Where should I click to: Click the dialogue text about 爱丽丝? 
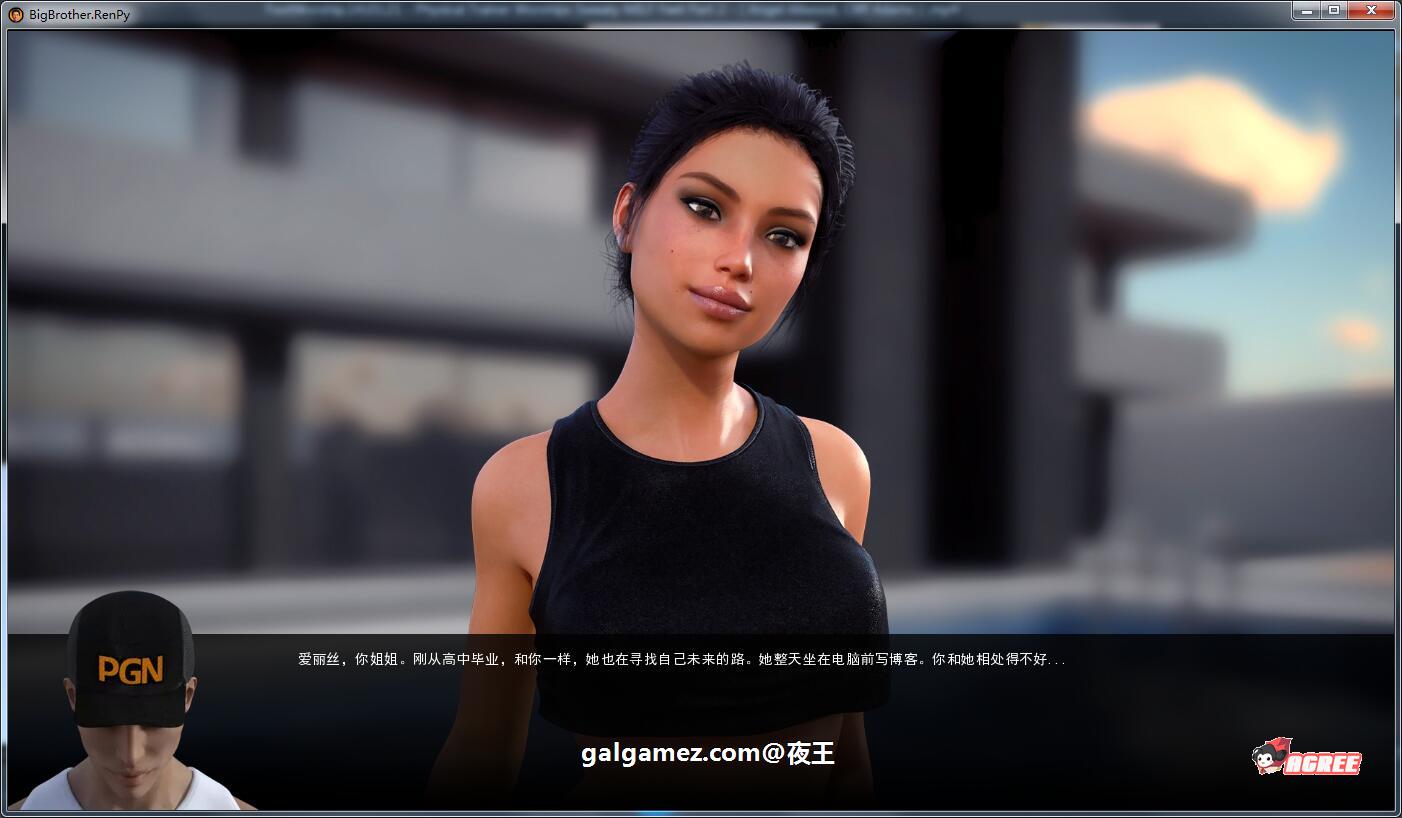pos(680,660)
